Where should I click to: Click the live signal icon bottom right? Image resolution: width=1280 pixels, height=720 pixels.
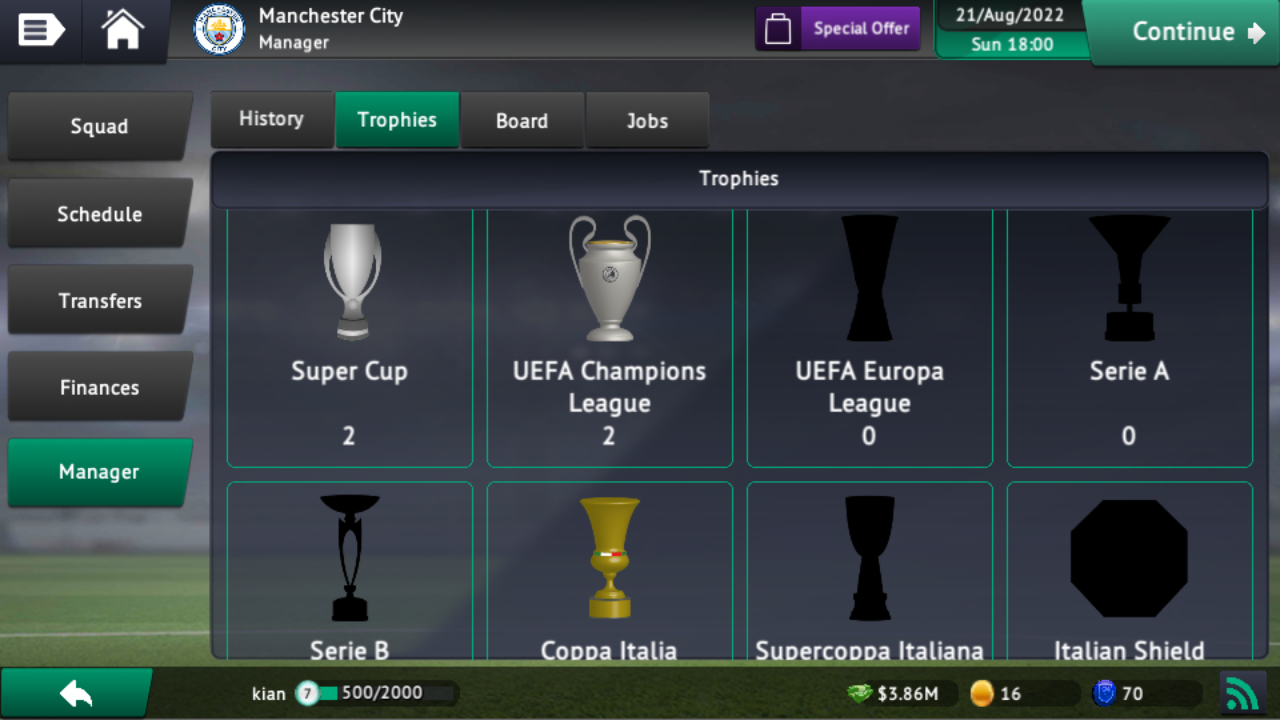coord(1243,692)
